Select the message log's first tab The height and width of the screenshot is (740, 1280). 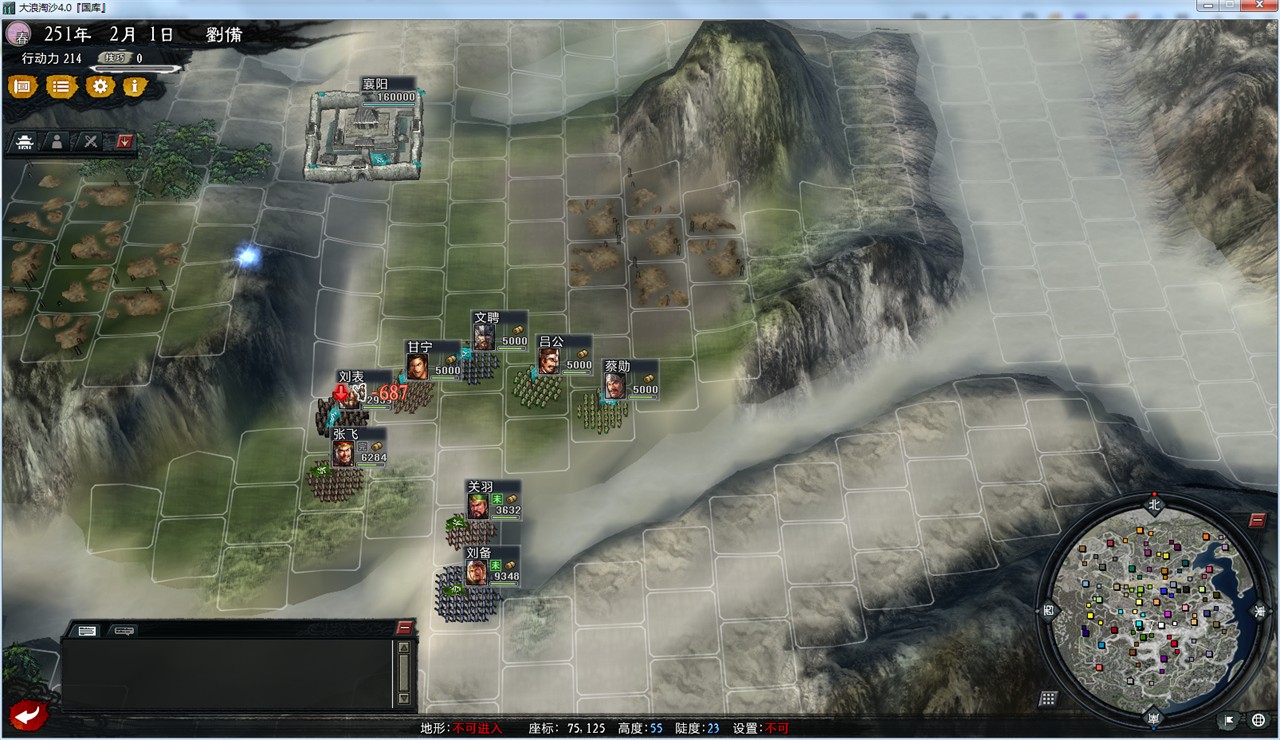88,631
